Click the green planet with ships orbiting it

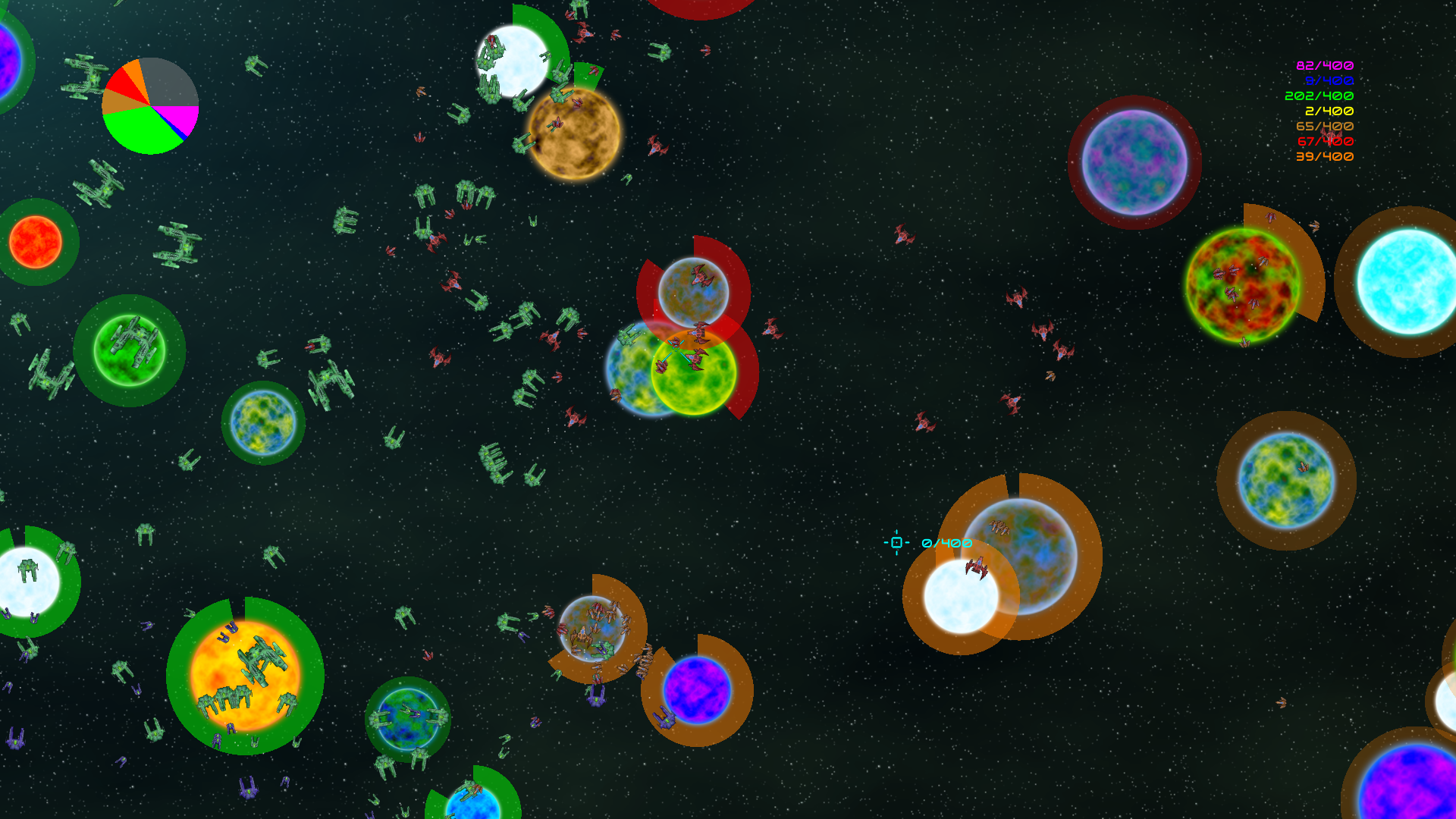[129, 349]
